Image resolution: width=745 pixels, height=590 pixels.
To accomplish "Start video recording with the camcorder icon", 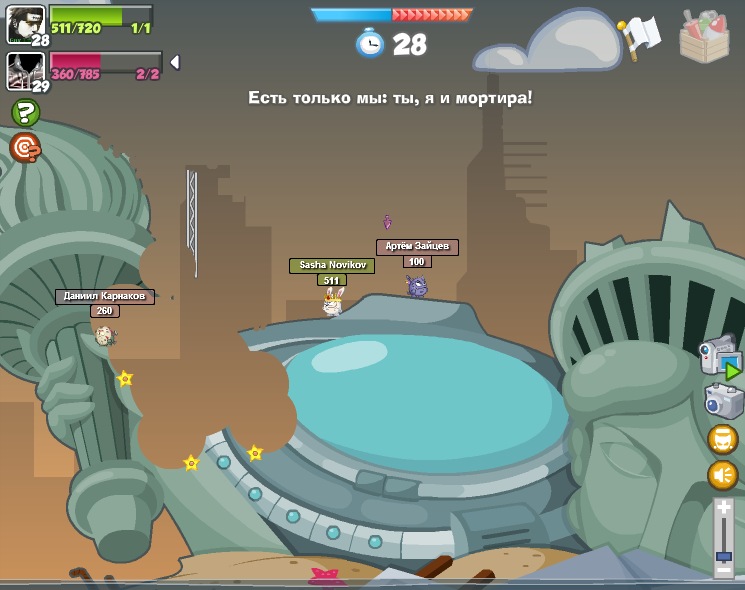I will point(719,355).
